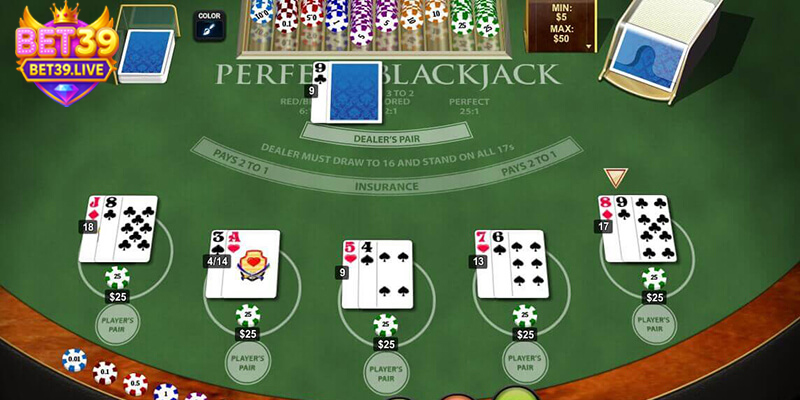Open the COLOR table felt picker
Screen dimensions: 800x400
click(x=209, y=25)
